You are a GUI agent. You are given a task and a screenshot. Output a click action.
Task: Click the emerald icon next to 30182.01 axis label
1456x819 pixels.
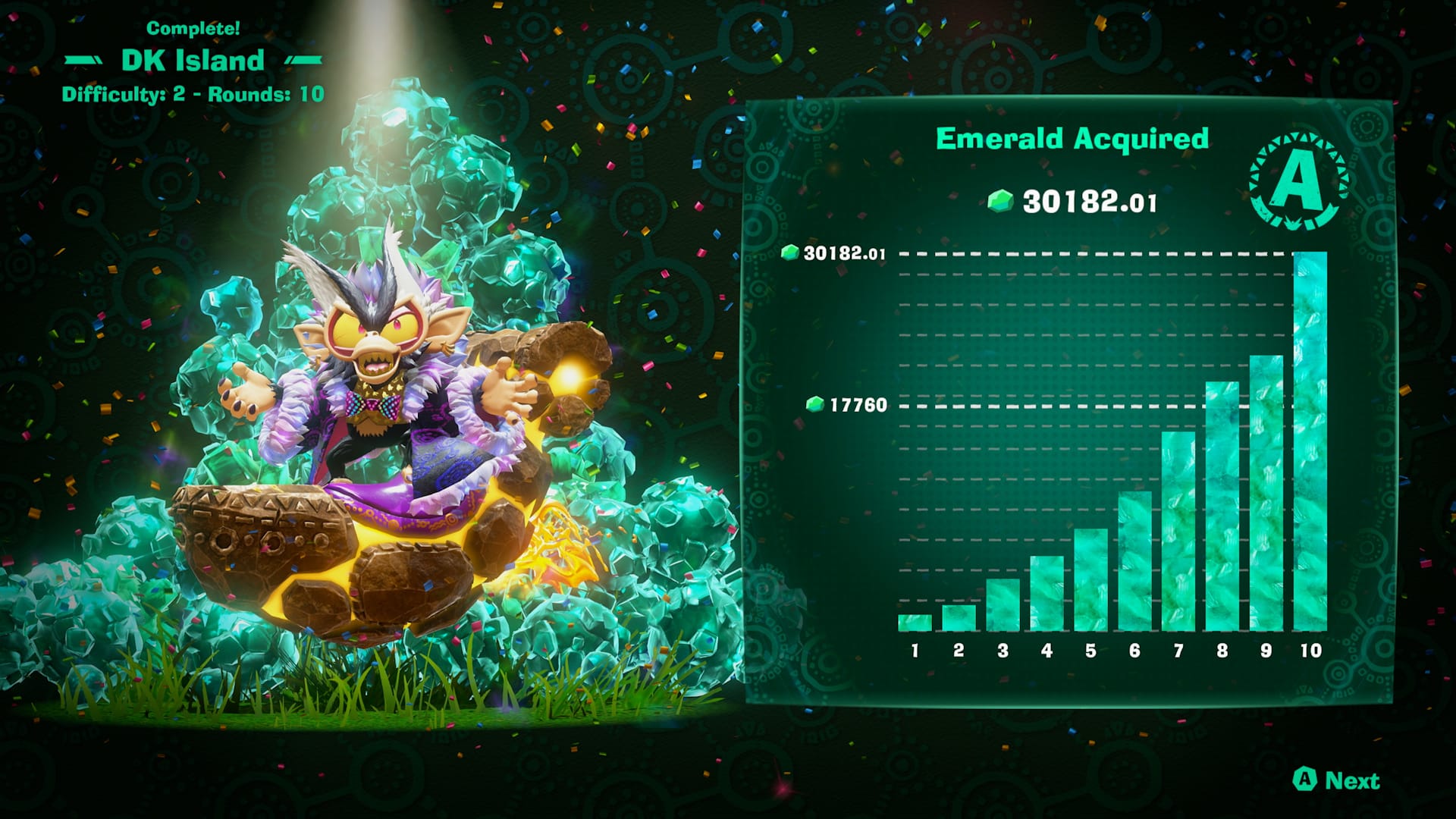pyautogui.click(x=792, y=253)
